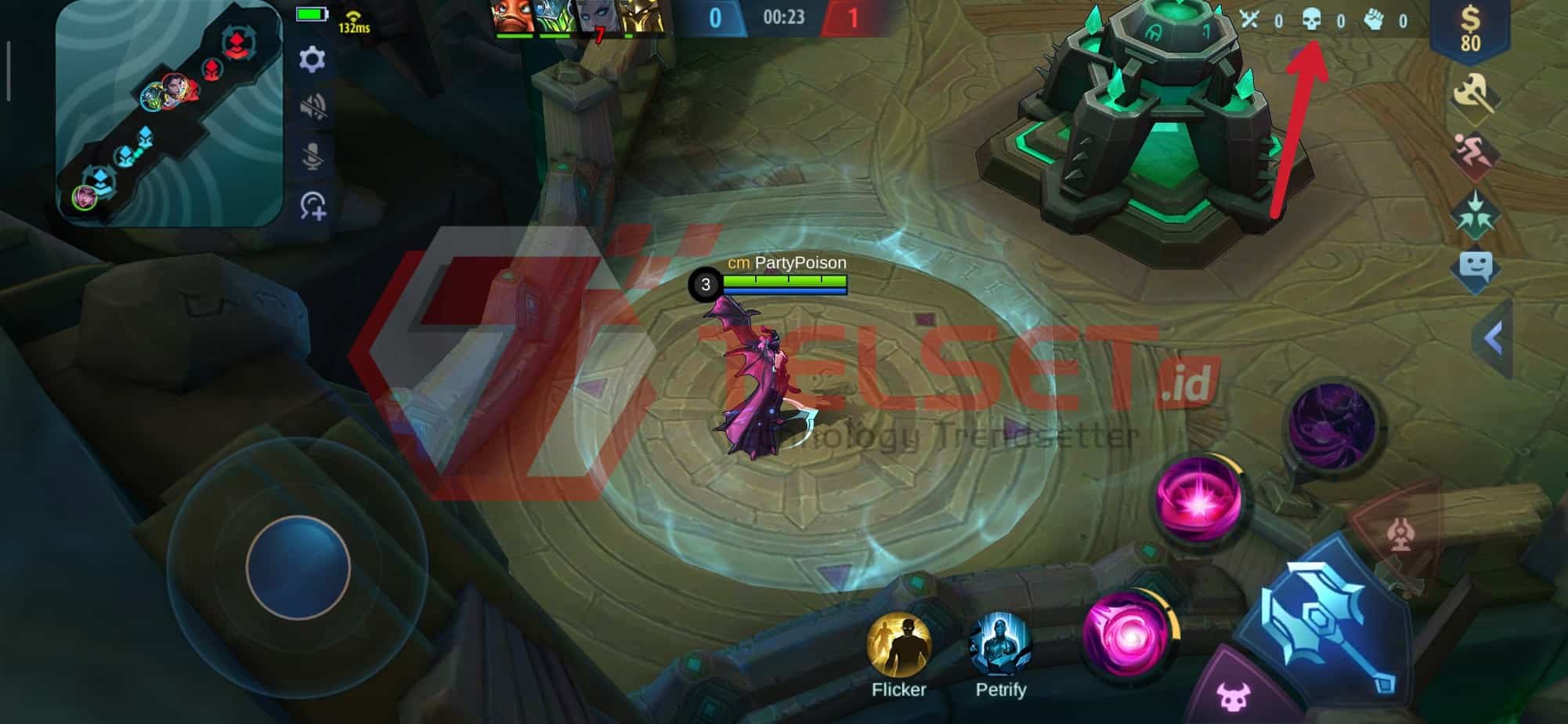Open the minimap
The width and height of the screenshot is (1568, 724).
(x=170, y=114)
